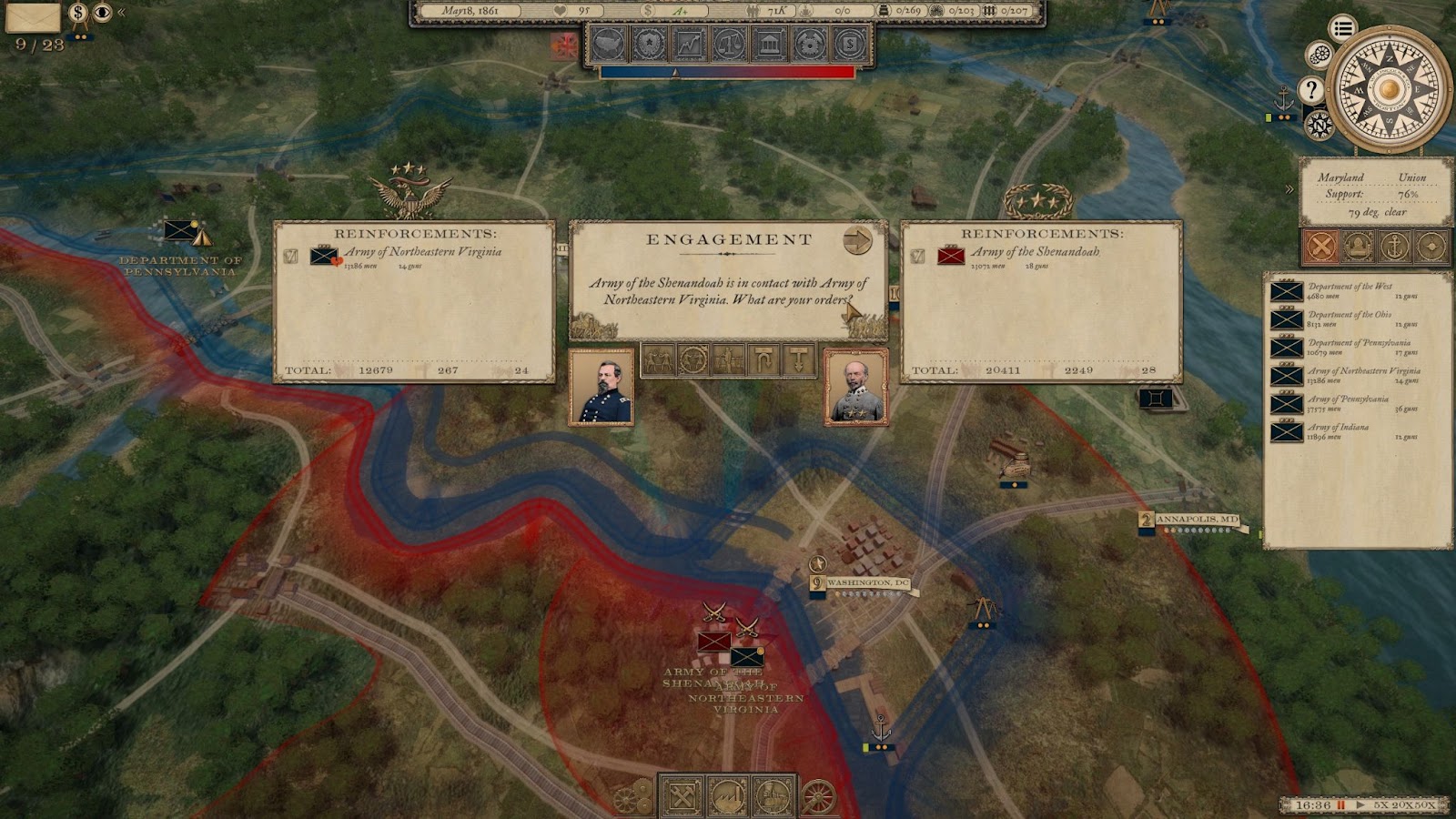1456x819 pixels.
Task: Open the balance scales panel
Action: click(729, 43)
